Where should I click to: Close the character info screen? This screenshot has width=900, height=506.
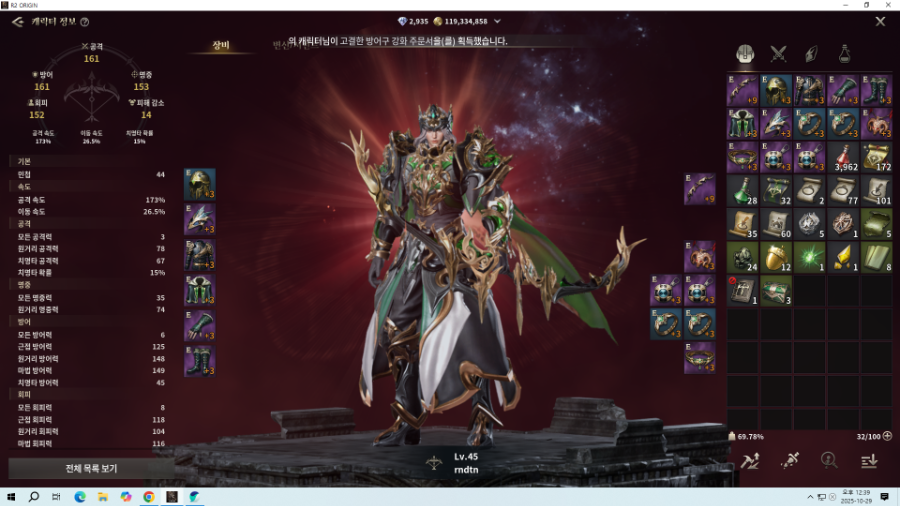tap(880, 21)
